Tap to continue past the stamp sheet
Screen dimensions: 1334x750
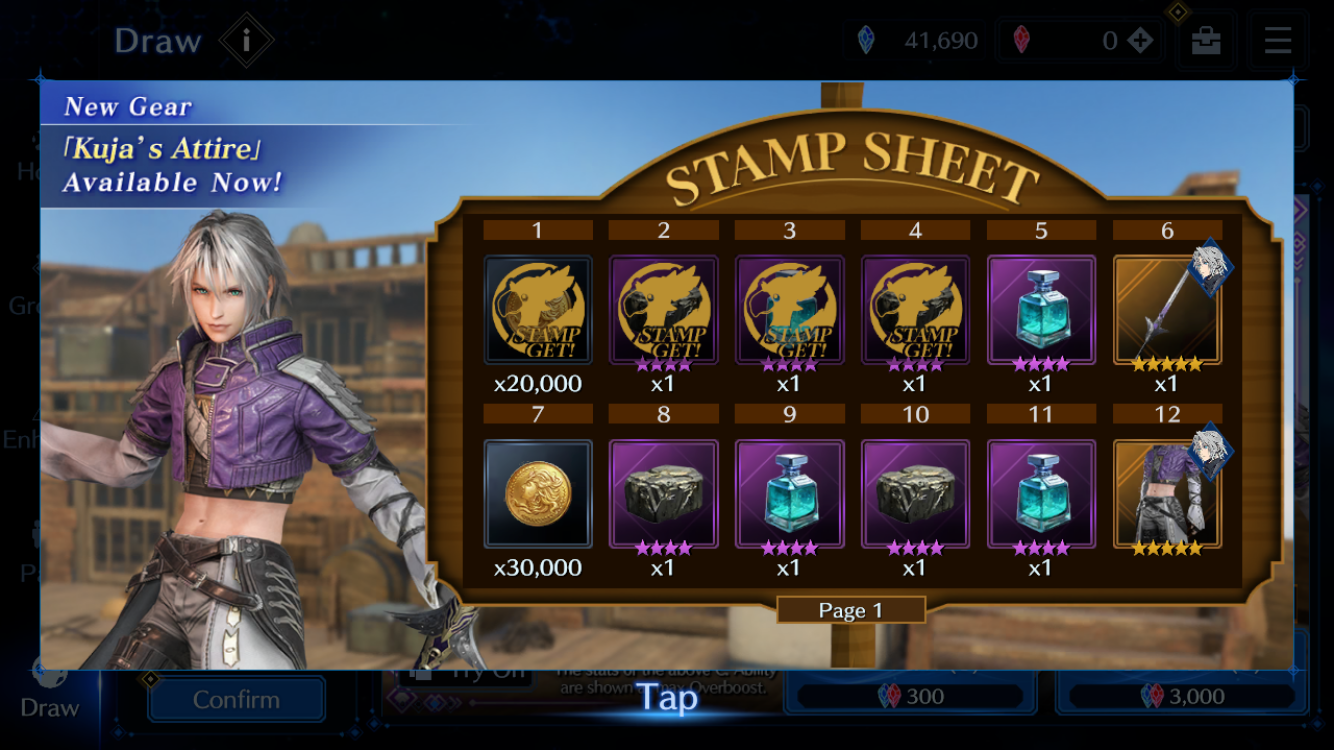pyautogui.click(x=667, y=697)
